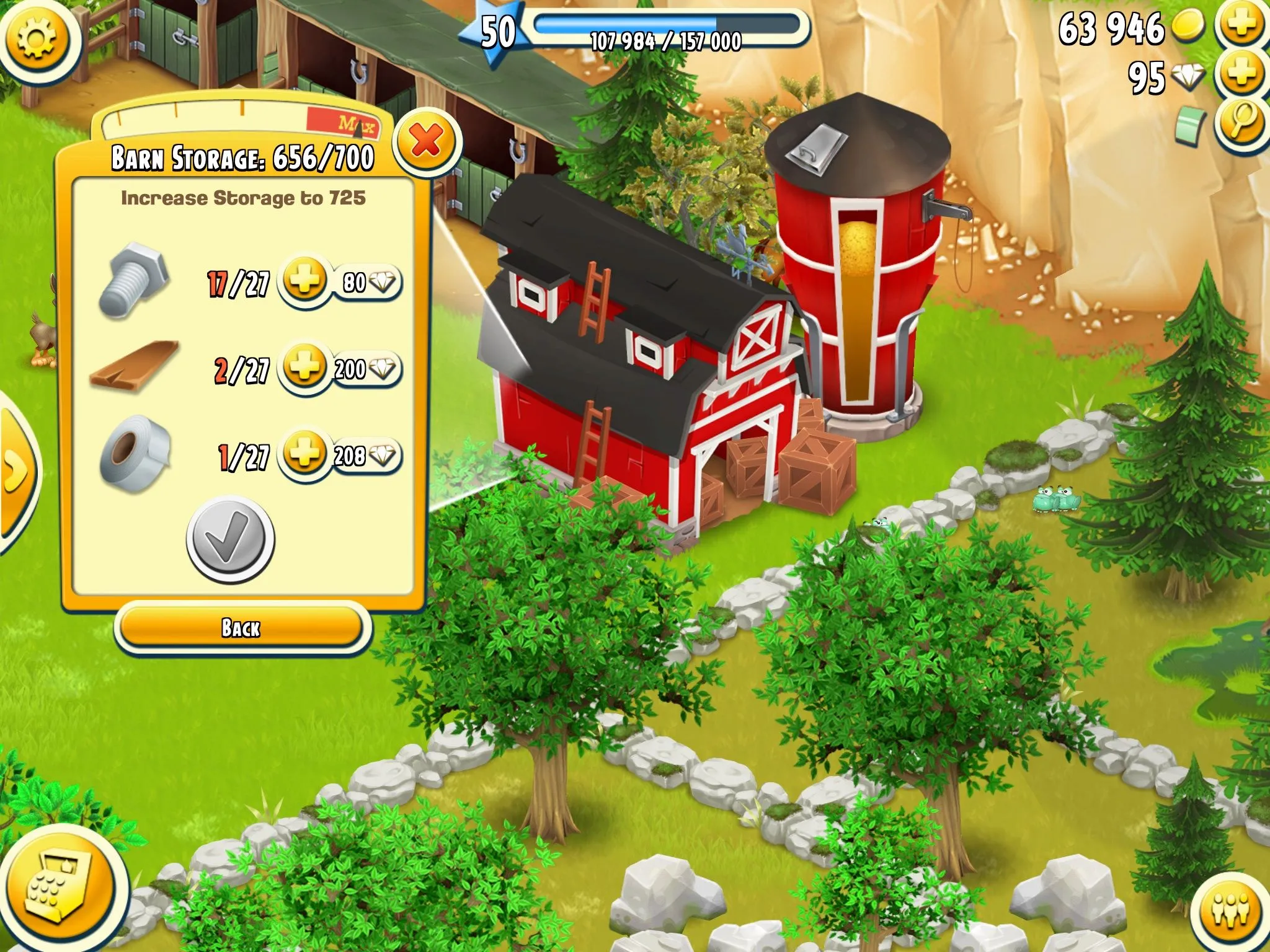Viewport: 1270px width, 952px height.
Task: Add more coins with the plus button
Action: (x=1241, y=26)
